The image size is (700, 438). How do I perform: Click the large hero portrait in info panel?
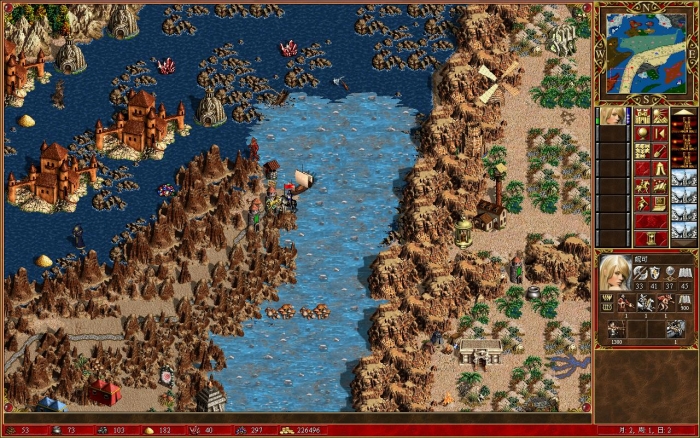pyautogui.click(x=615, y=273)
